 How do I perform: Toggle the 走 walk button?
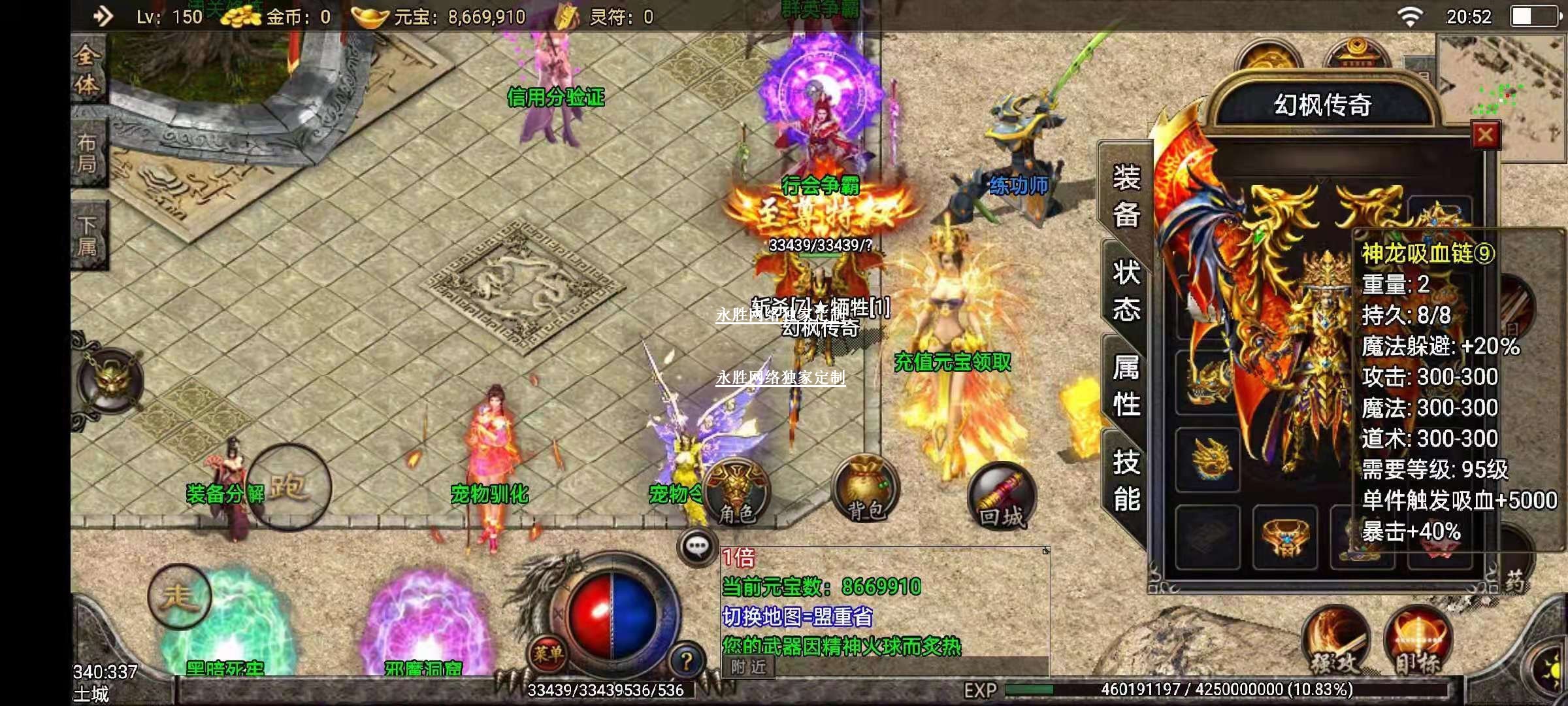tap(179, 596)
